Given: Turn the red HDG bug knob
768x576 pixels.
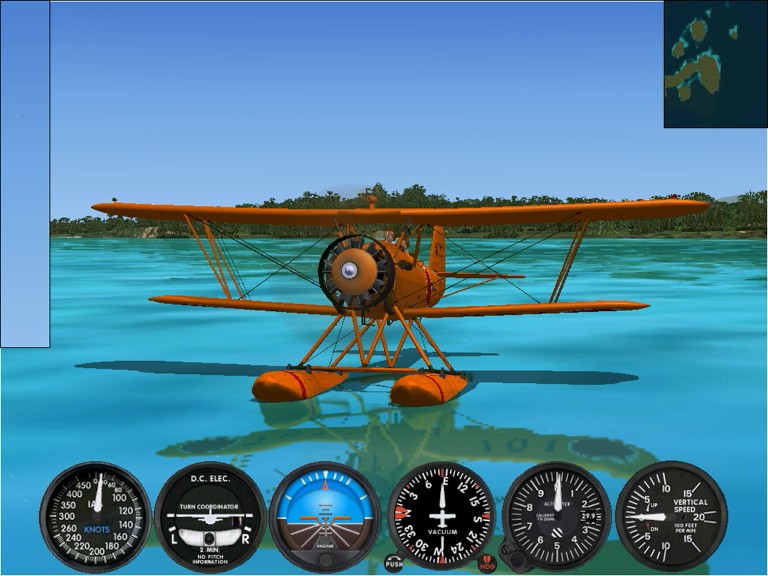Looking at the screenshot, I should (487, 564).
